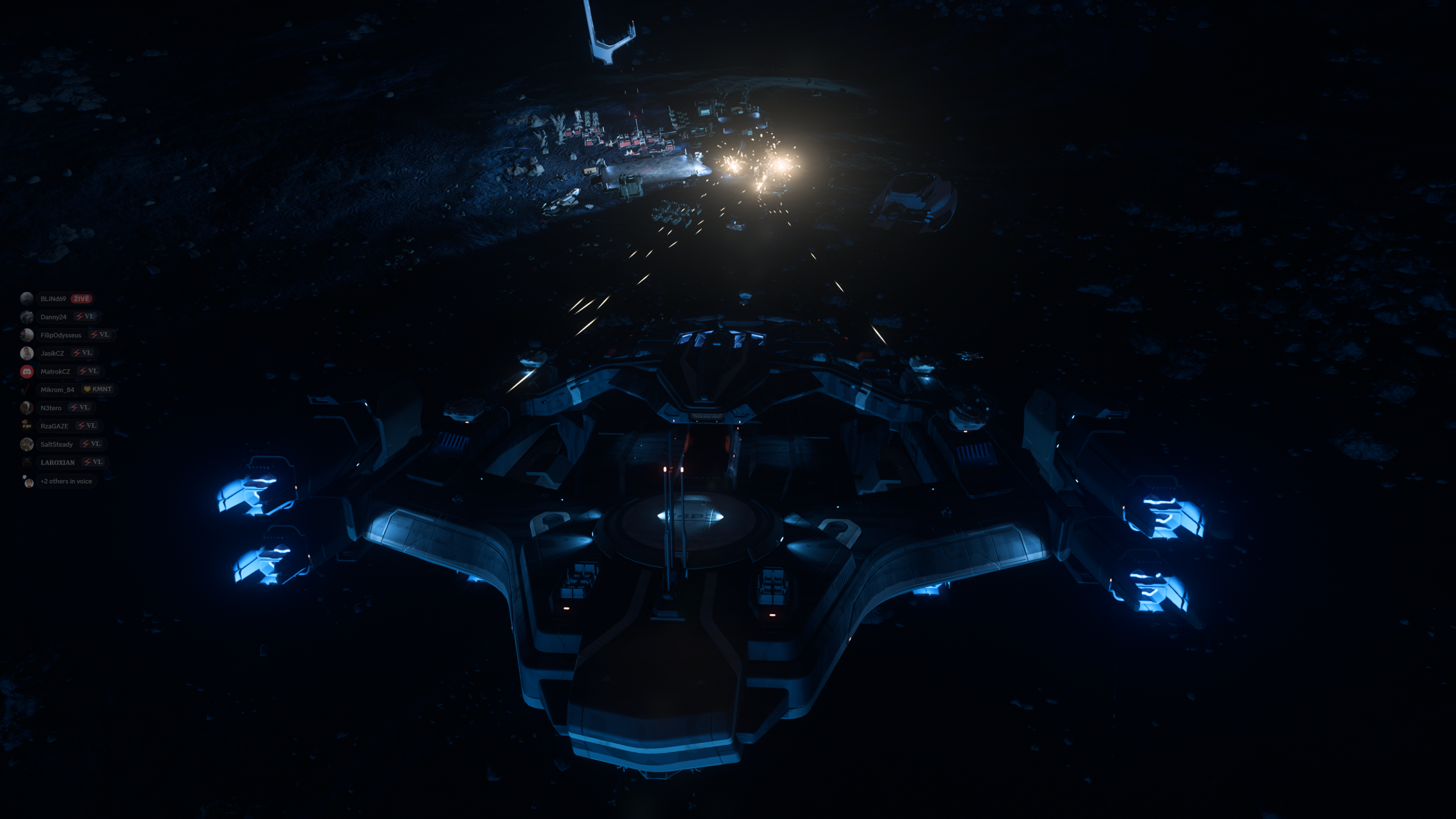
Task: Expand the "+2 others in voice" entry
Action: [66, 481]
